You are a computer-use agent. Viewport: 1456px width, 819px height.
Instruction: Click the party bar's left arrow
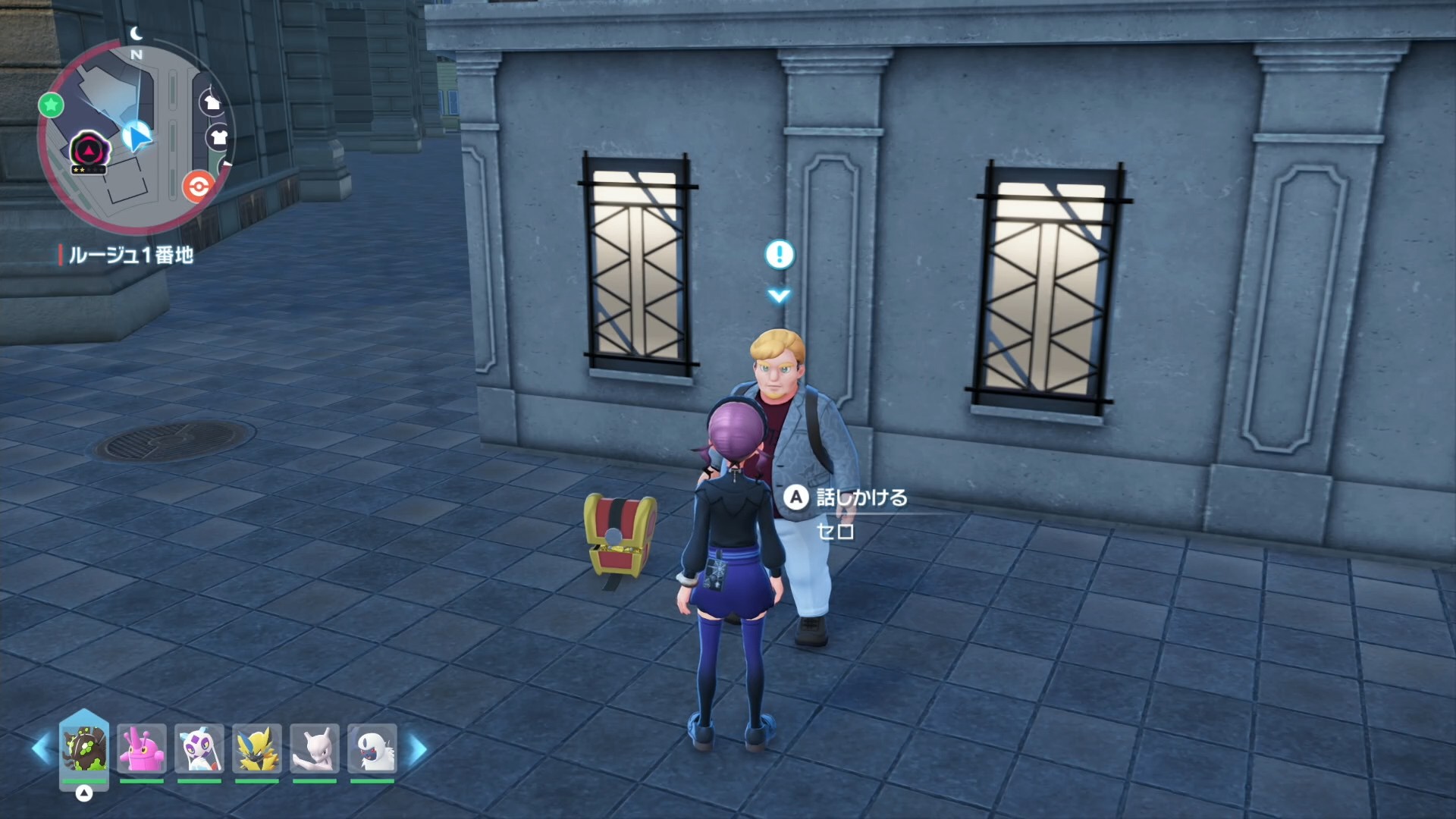tap(41, 749)
